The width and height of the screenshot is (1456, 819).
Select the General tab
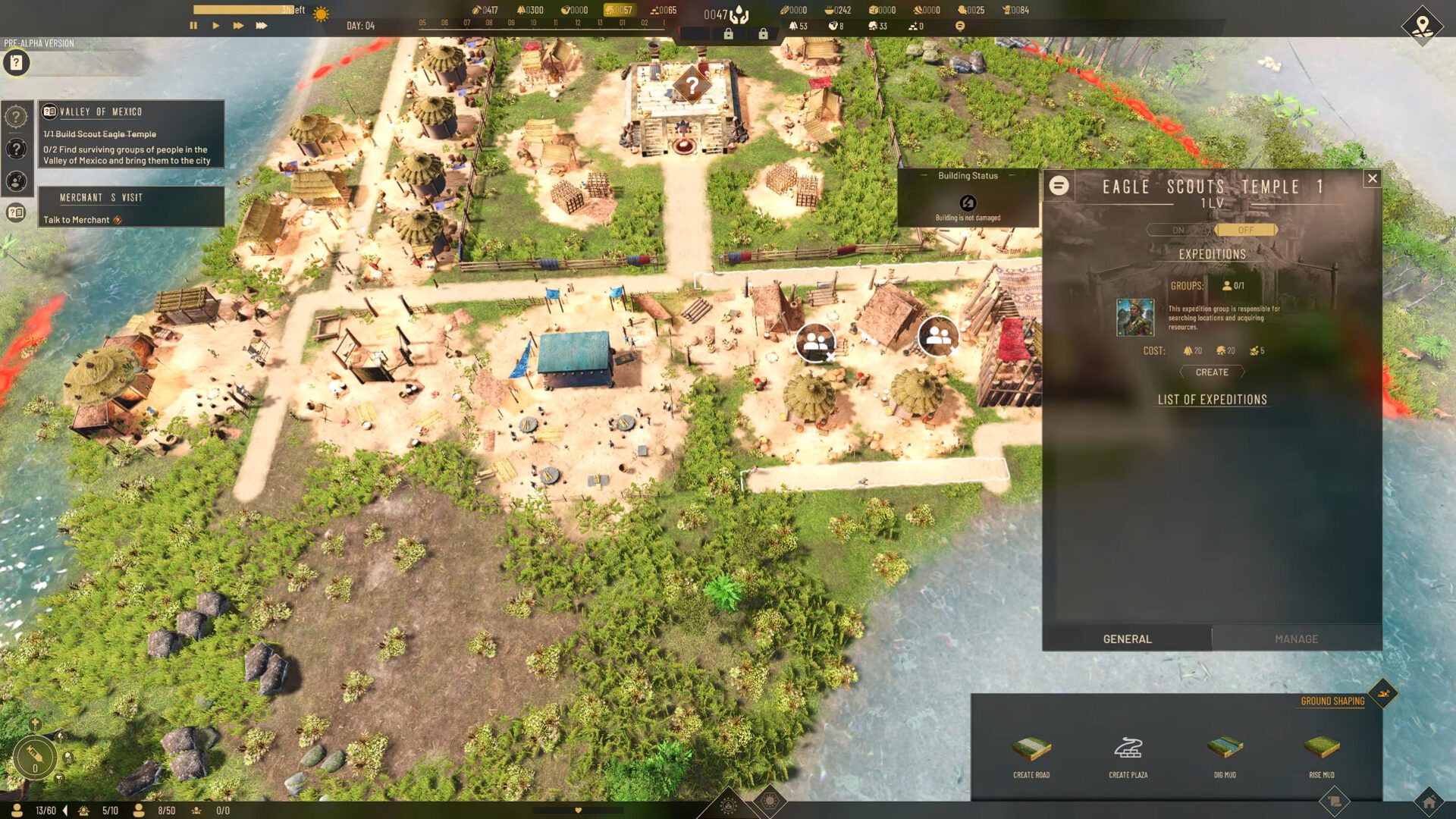pyautogui.click(x=1127, y=639)
